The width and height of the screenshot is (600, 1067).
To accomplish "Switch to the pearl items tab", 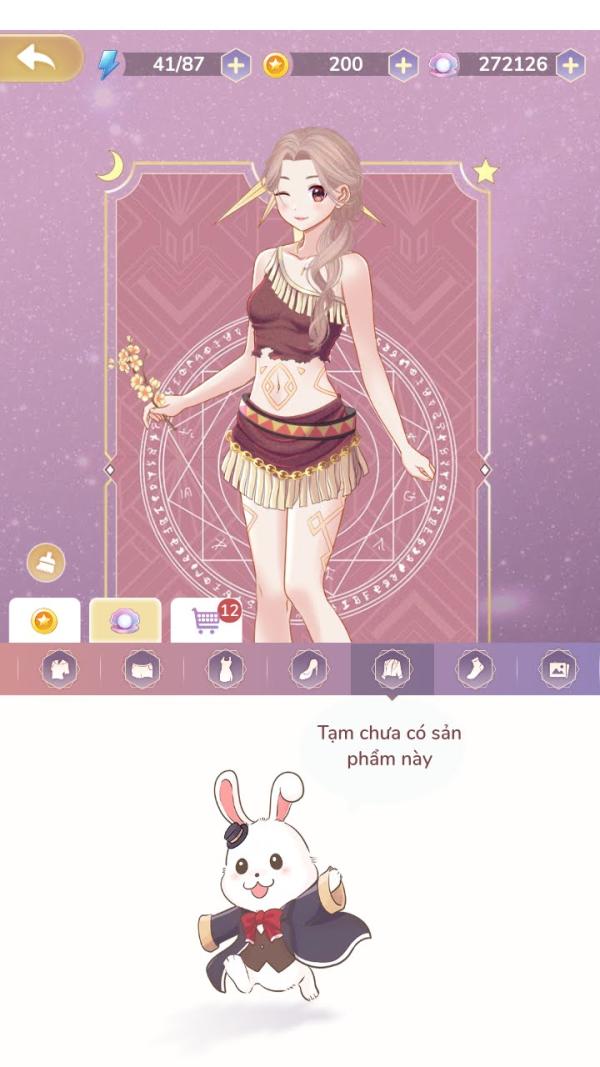I will point(125,621).
